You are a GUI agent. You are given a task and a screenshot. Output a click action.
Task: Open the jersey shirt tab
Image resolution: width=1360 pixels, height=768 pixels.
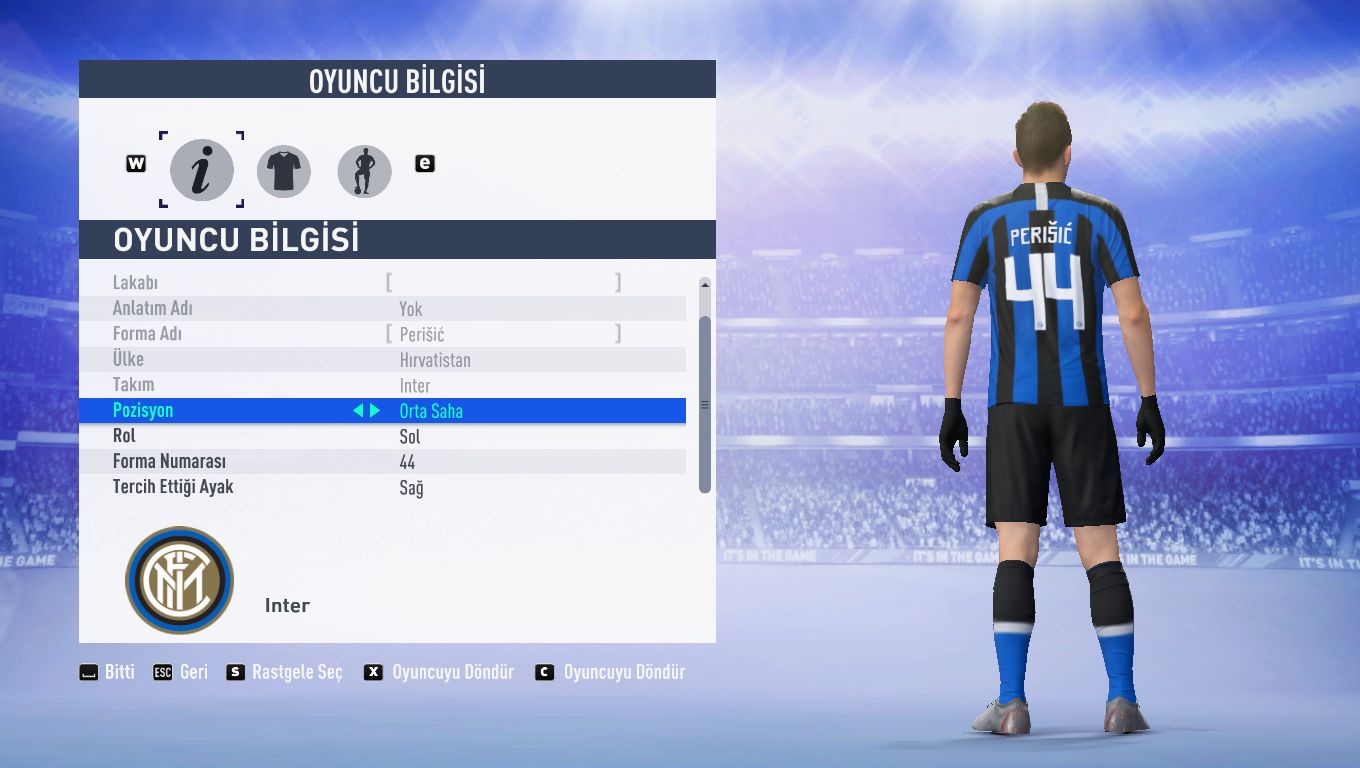284,171
